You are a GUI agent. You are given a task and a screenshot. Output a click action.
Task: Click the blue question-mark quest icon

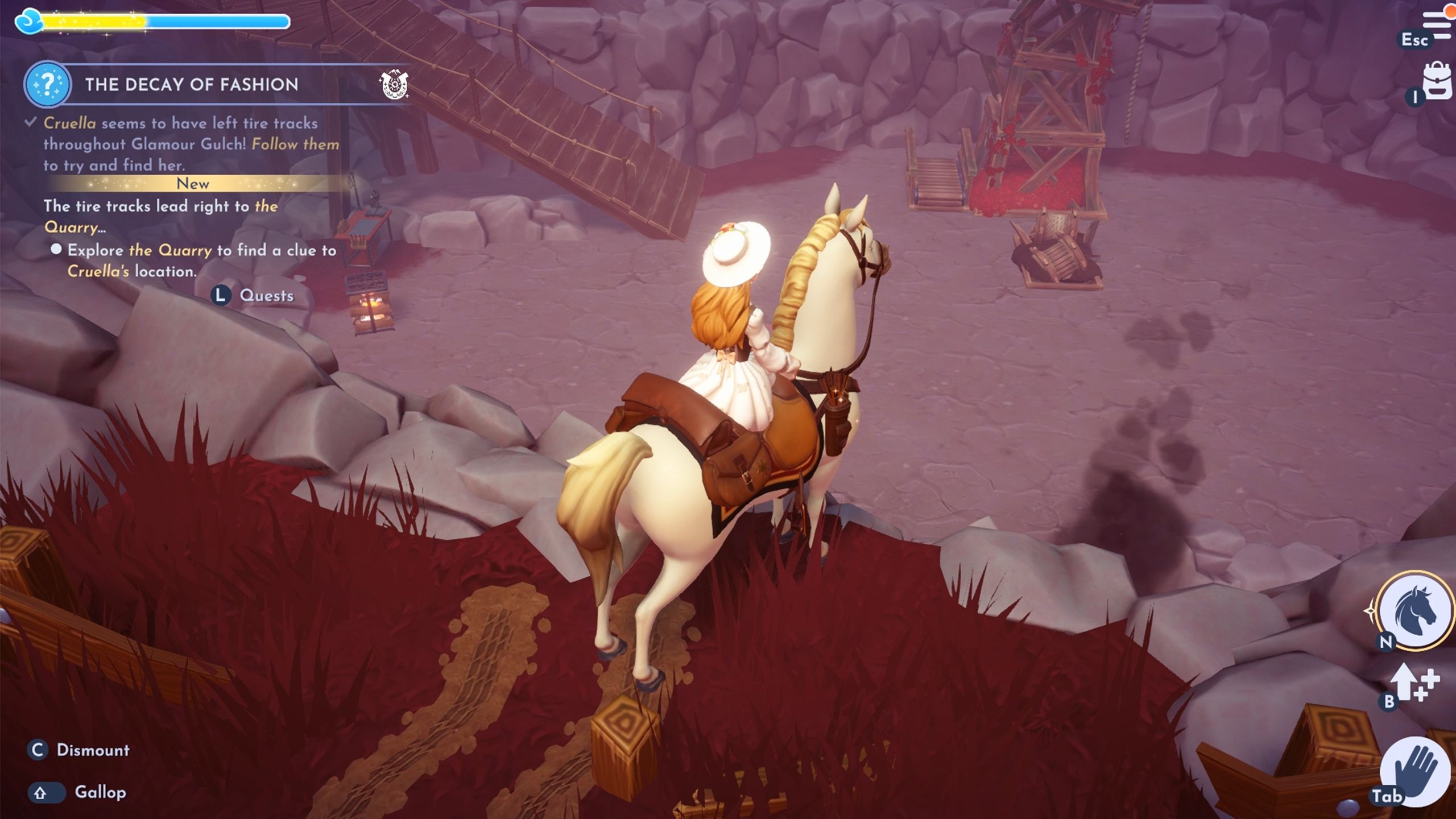48,84
